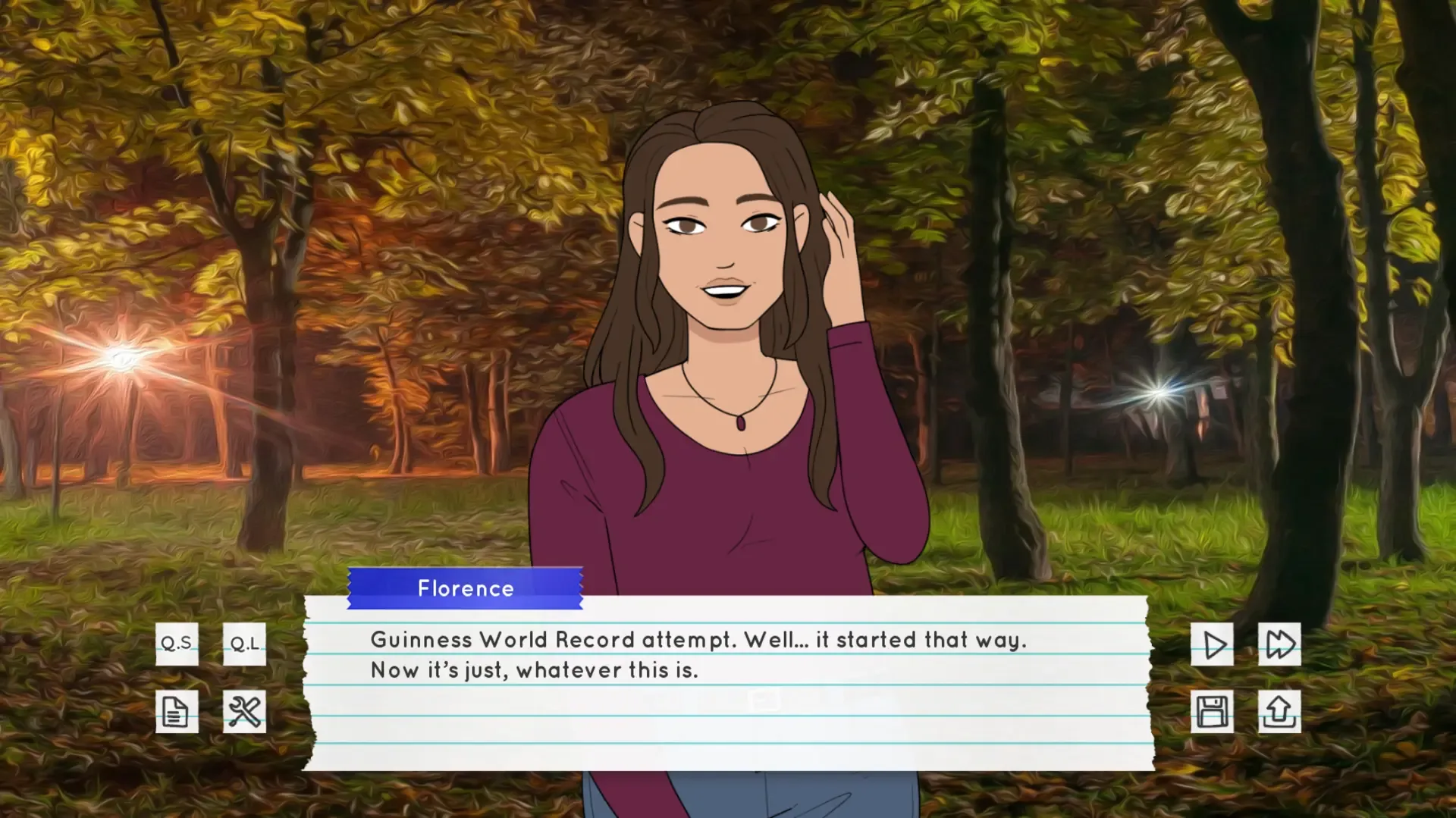Screen dimensions: 1456x818
Task: Save the game with the floppy disk icon
Action: 1212,711
